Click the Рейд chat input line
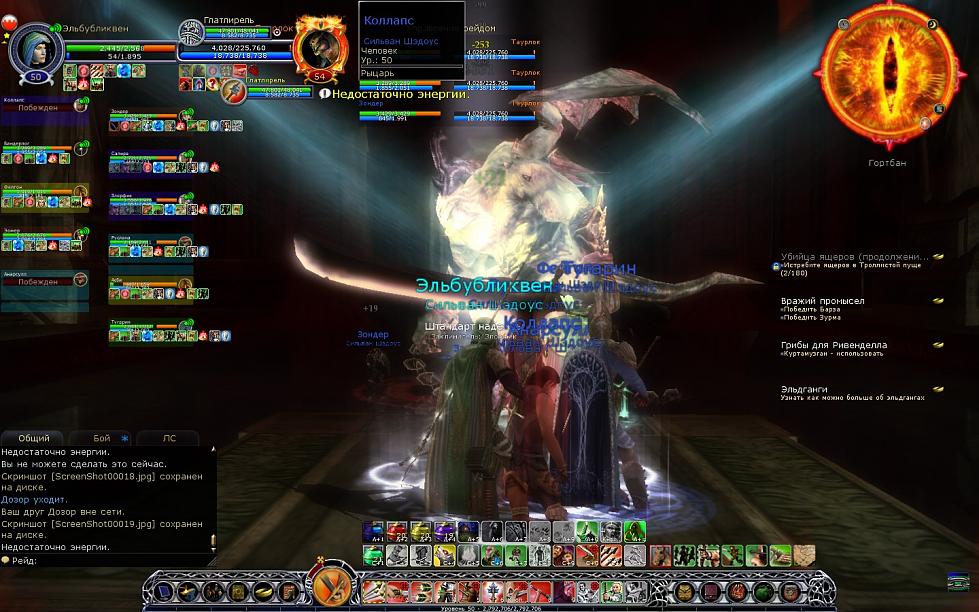This screenshot has height=612, width=979. click(110, 560)
